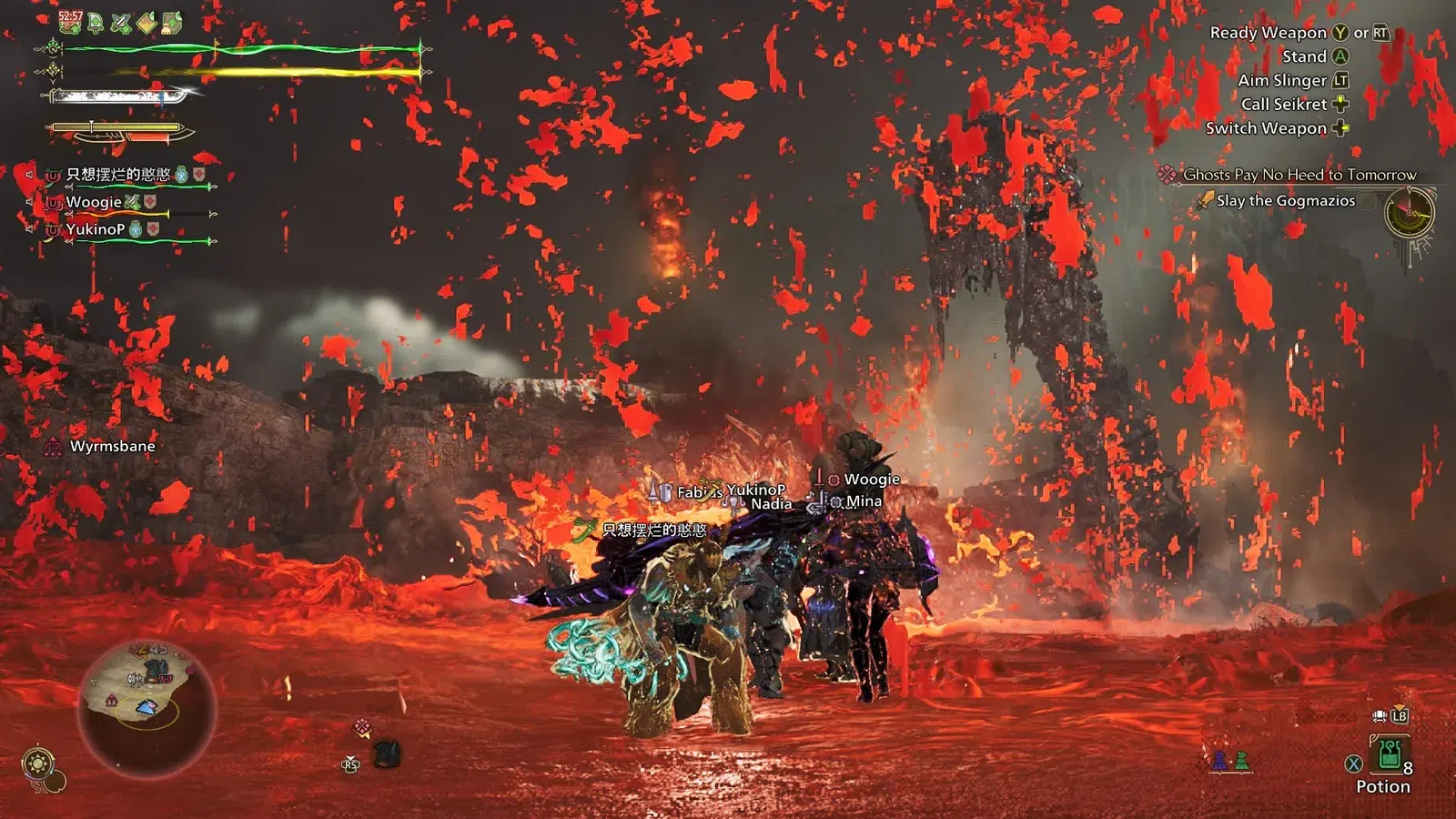Open the Ghosts Pay No Heed to Tomorrow quest

1299,175
